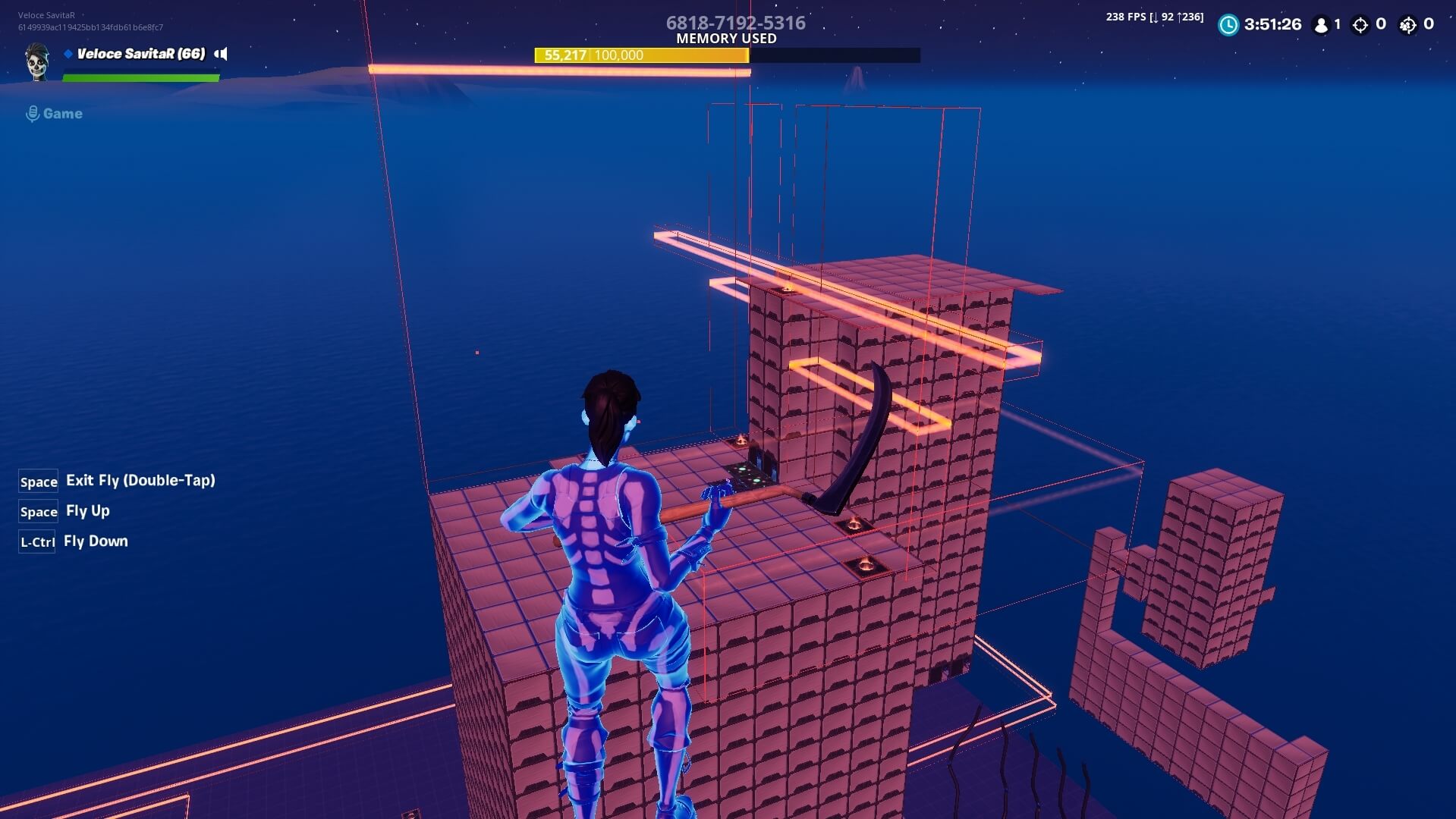Click the eliminations crosshair icon
Screen dimensions: 1456x819
point(1360,24)
